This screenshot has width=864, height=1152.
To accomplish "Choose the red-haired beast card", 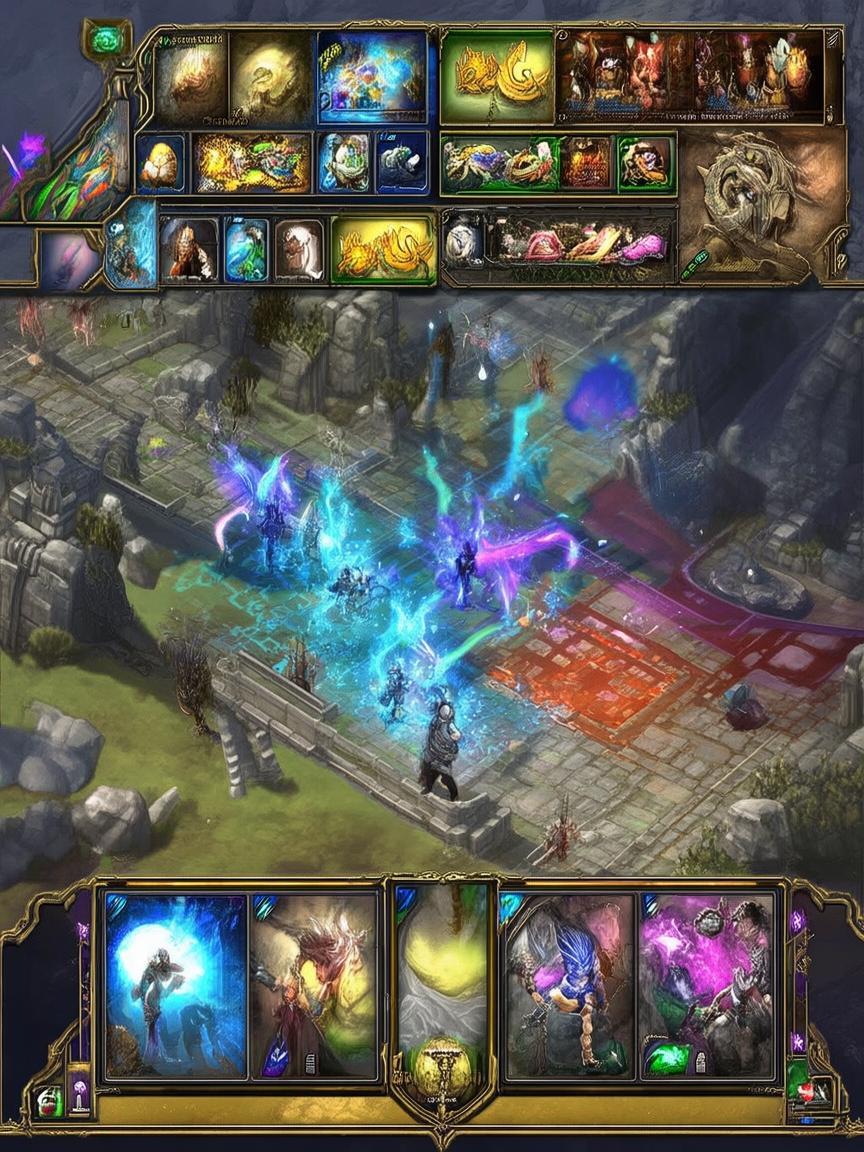I will coord(313,985).
